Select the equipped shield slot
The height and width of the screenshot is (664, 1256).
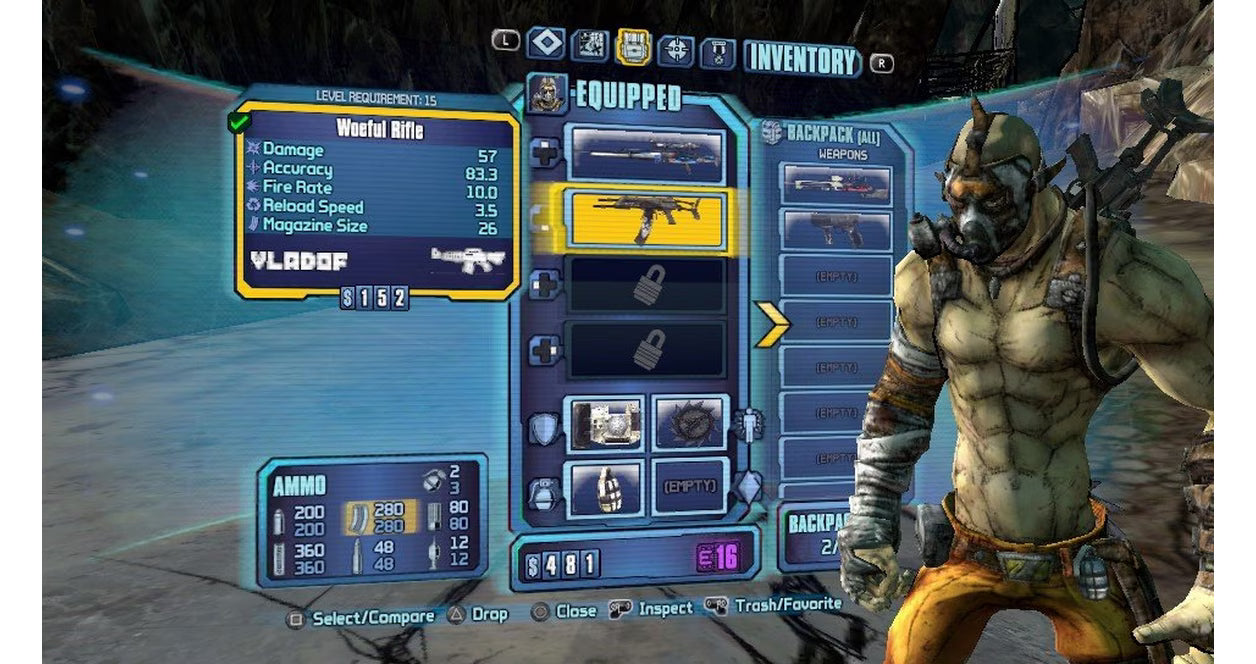point(606,423)
